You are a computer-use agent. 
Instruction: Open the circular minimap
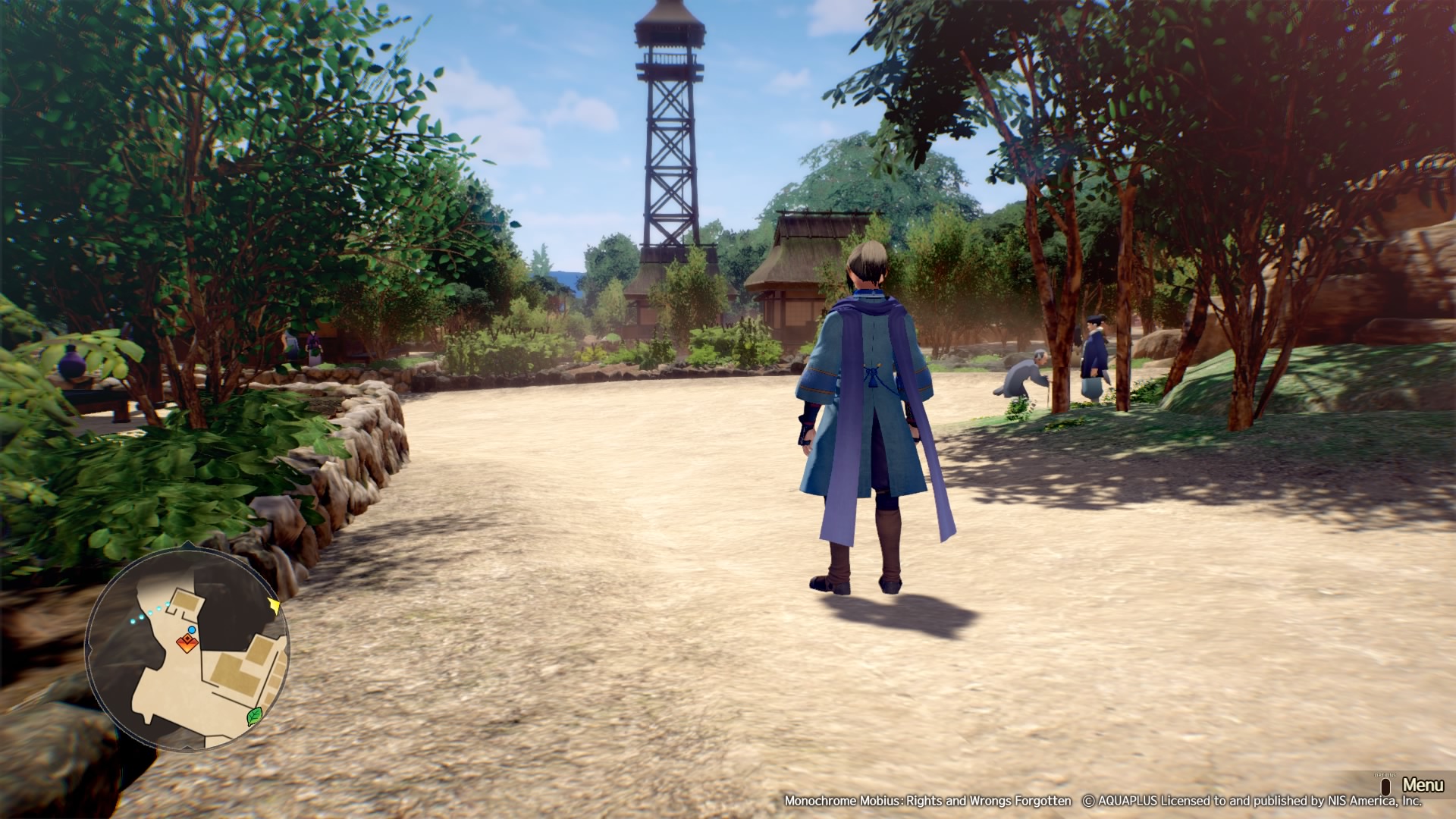187,650
